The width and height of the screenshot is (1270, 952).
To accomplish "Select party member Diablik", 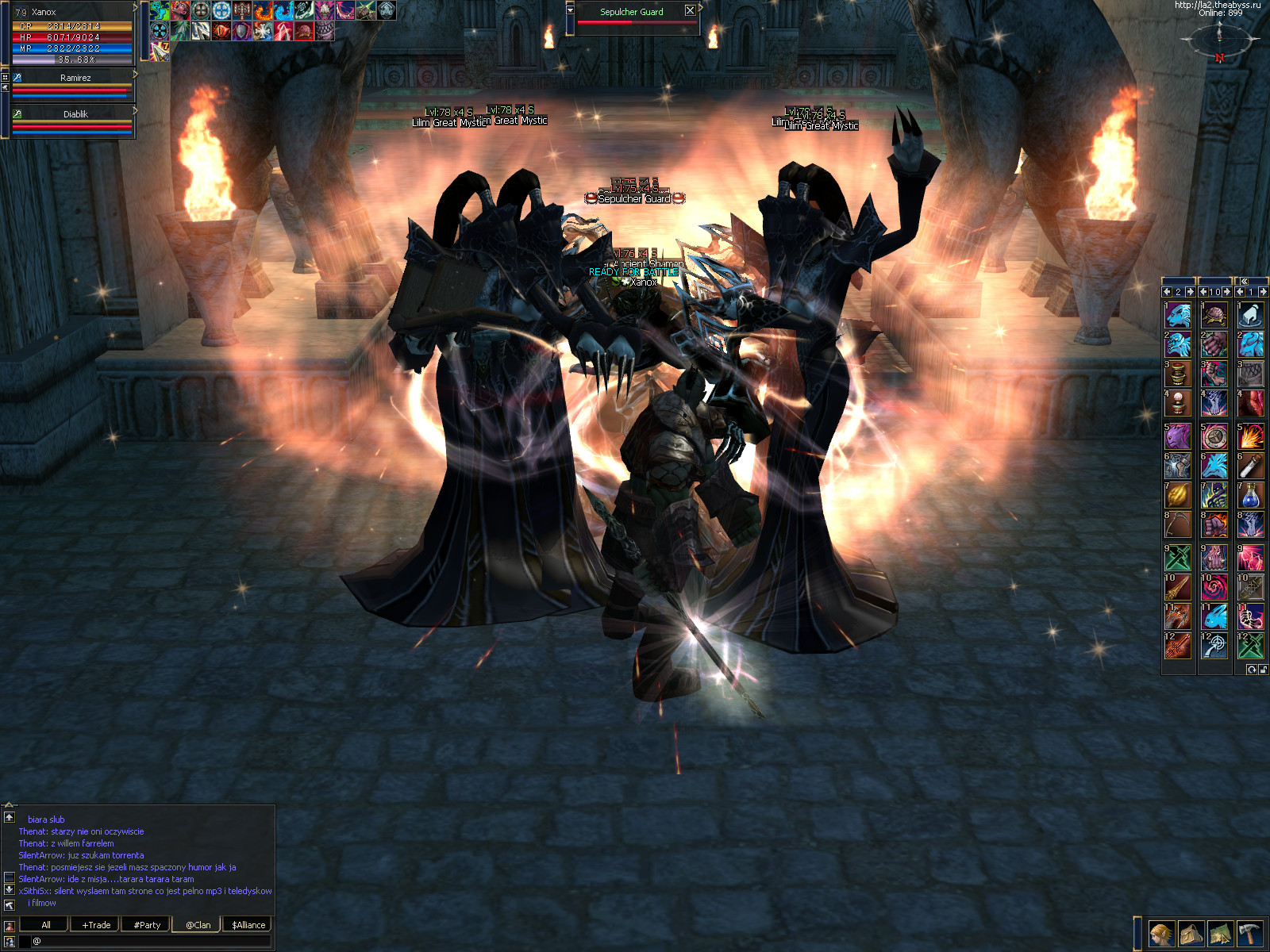I will pyautogui.click(x=75, y=114).
